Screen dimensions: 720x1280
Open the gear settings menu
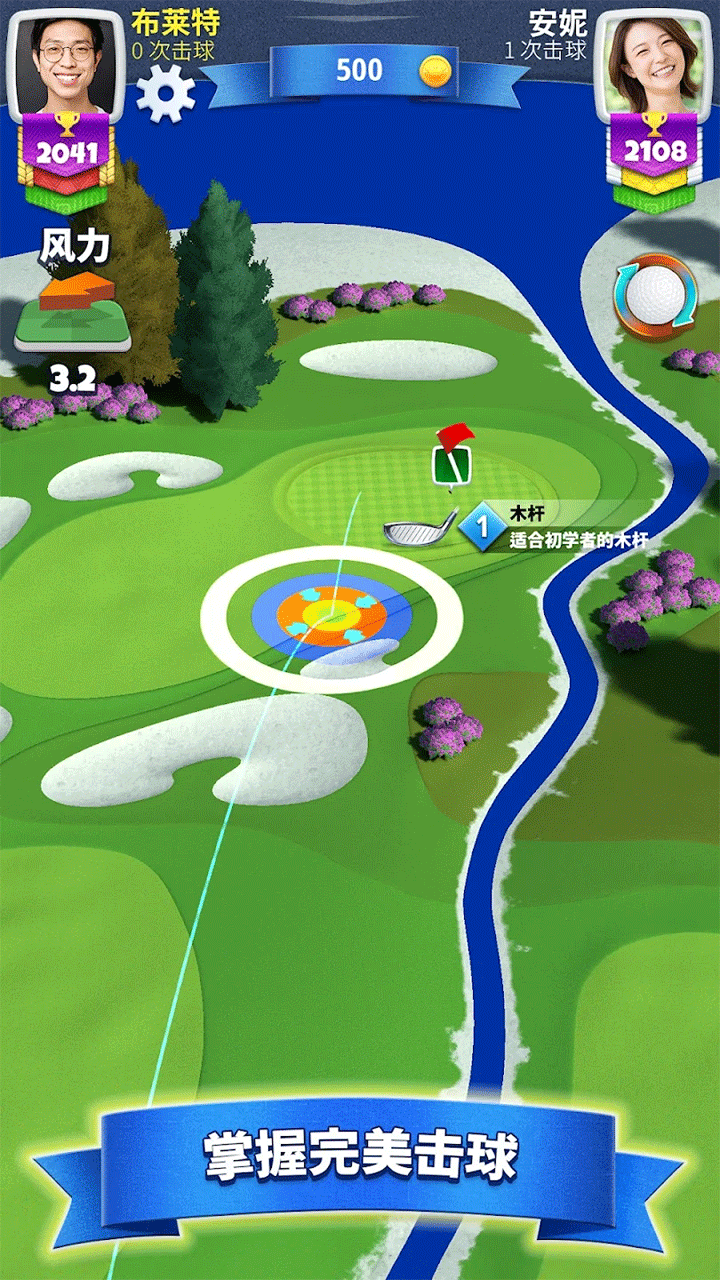pyautogui.click(x=165, y=93)
